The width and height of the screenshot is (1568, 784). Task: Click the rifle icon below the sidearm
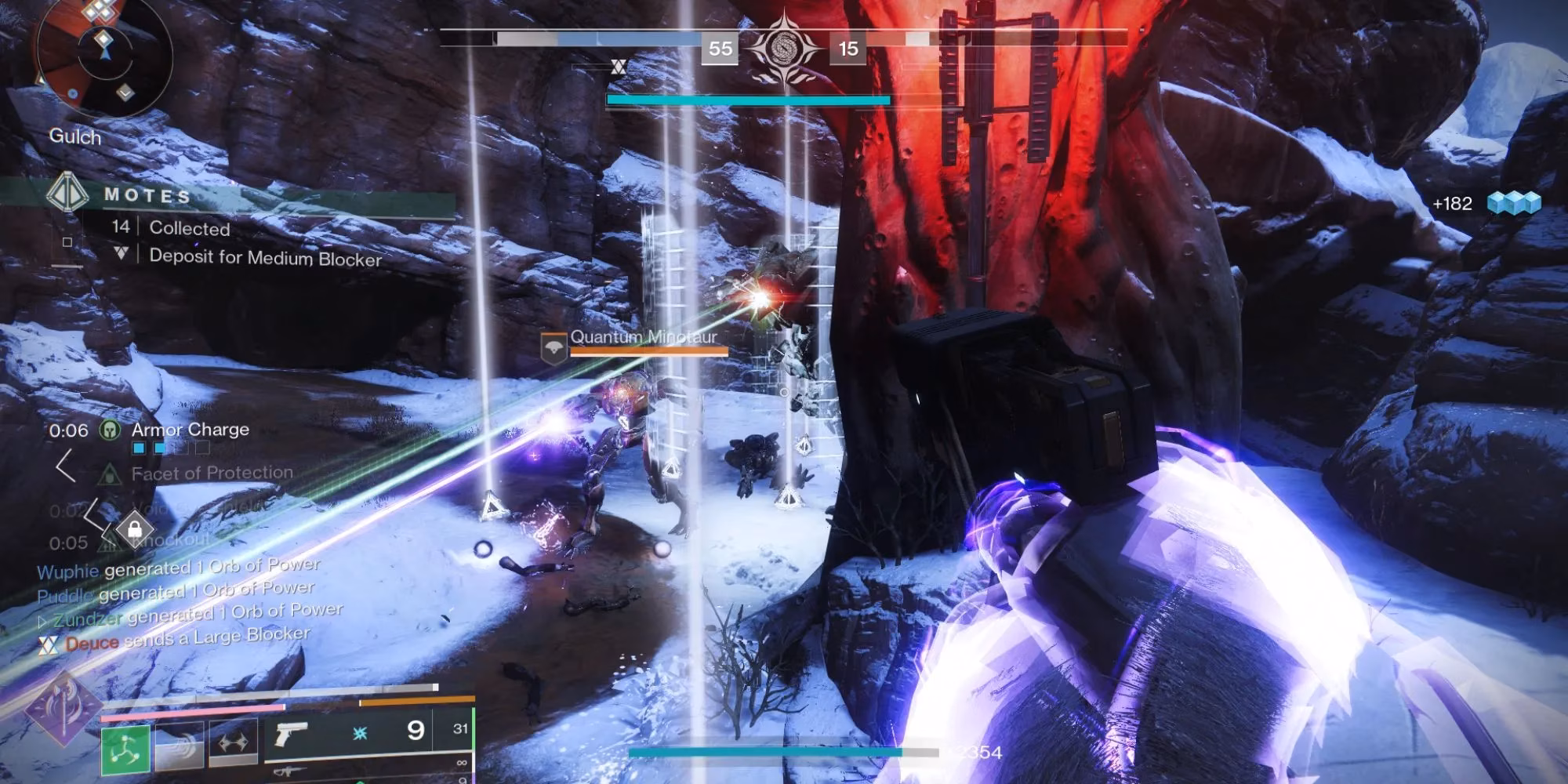(x=289, y=772)
